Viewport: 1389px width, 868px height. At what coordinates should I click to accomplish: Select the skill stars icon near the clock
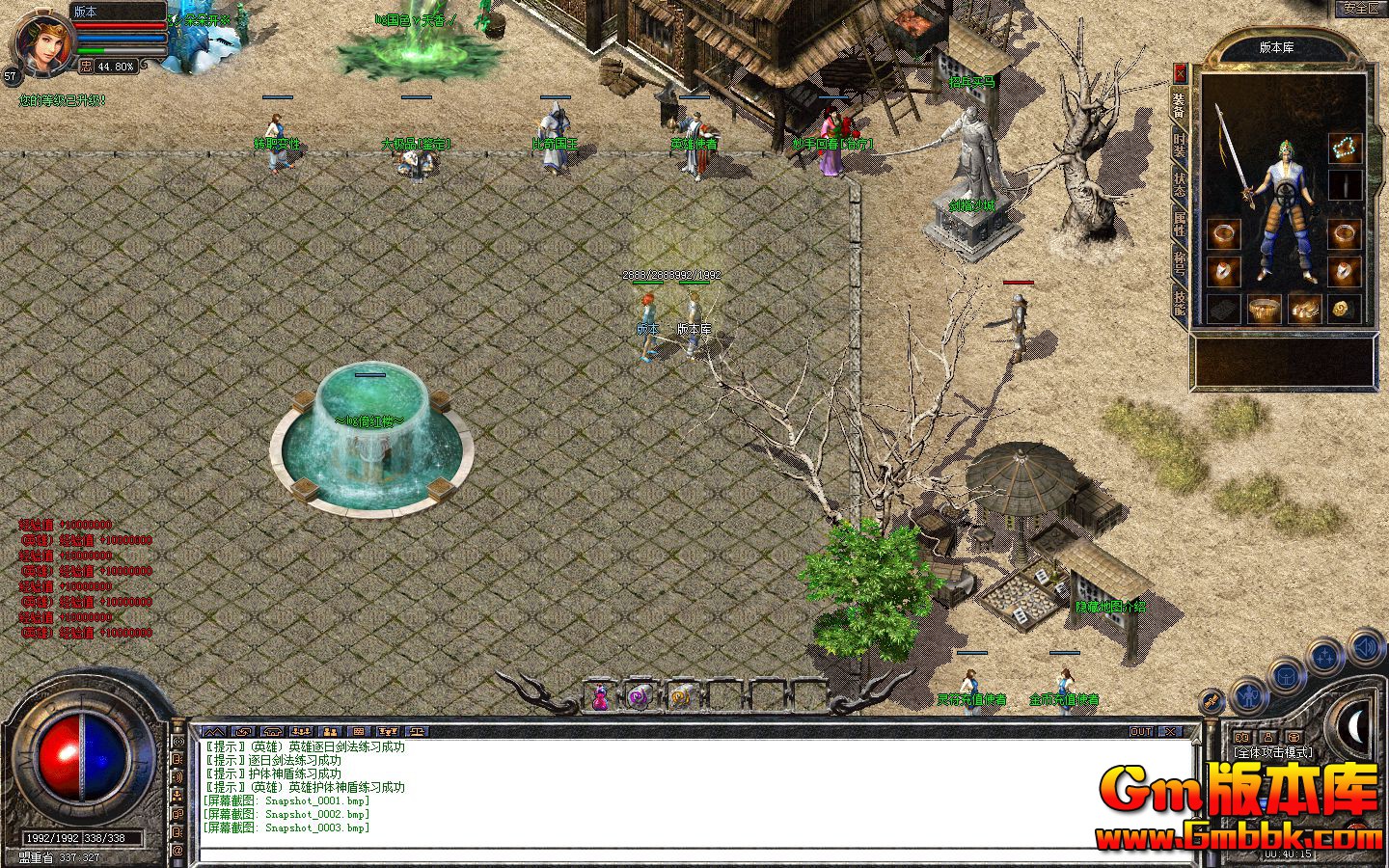pyautogui.click(x=1323, y=655)
